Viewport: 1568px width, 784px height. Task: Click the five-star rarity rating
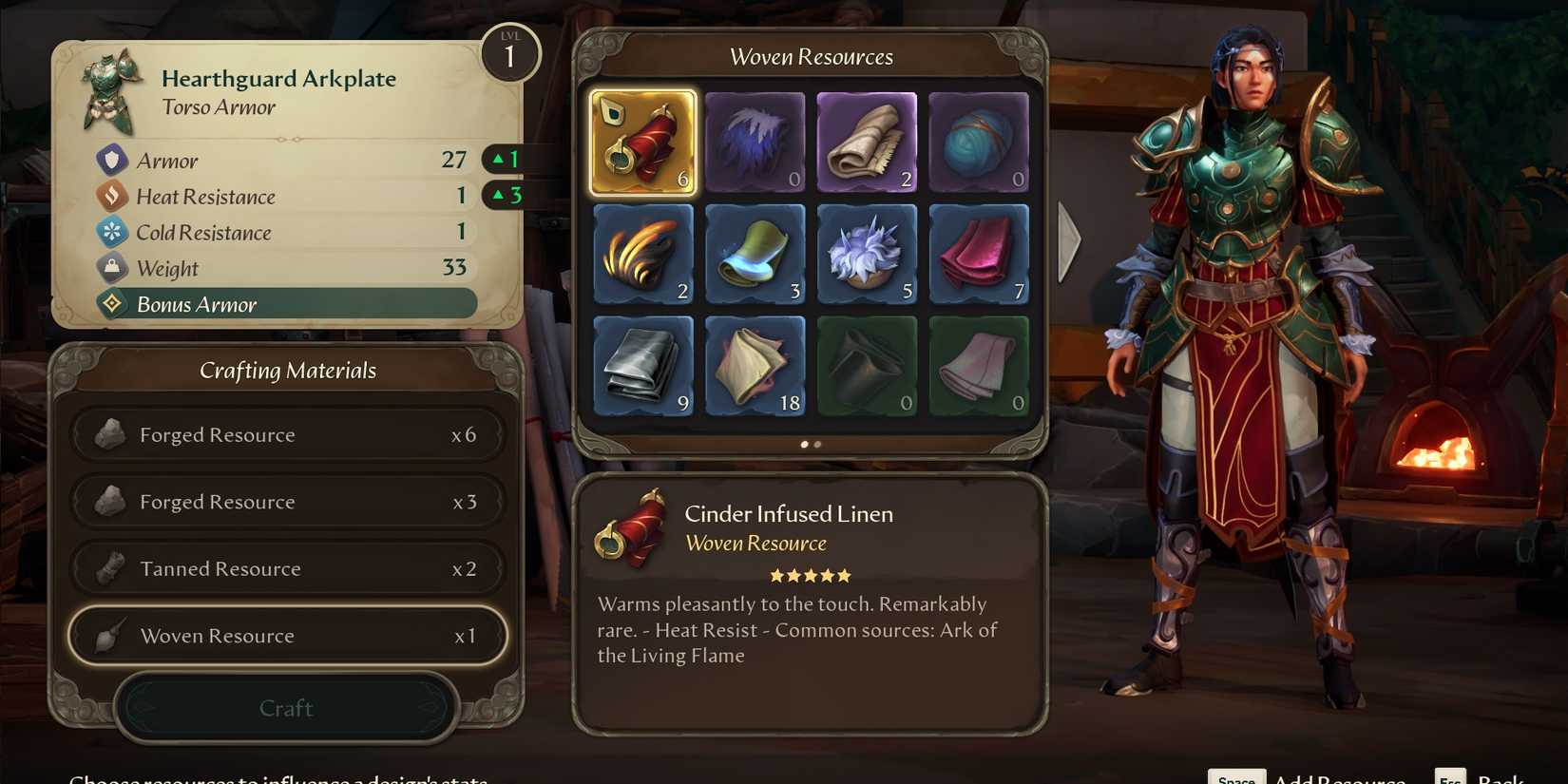click(810, 575)
